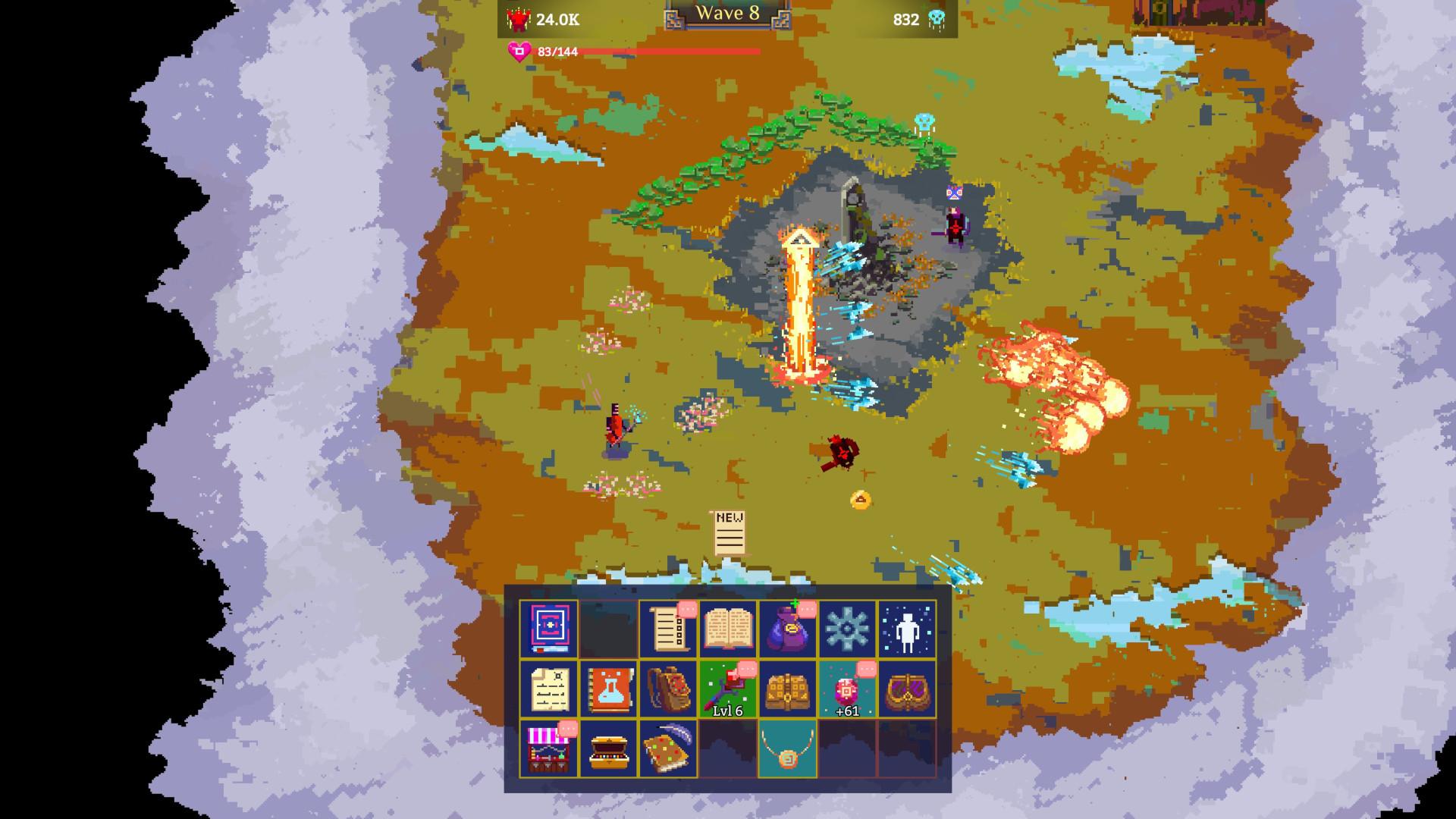This screenshot has height=819, width=1456.
Task: Open the parchment note icon
Action: (548, 689)
